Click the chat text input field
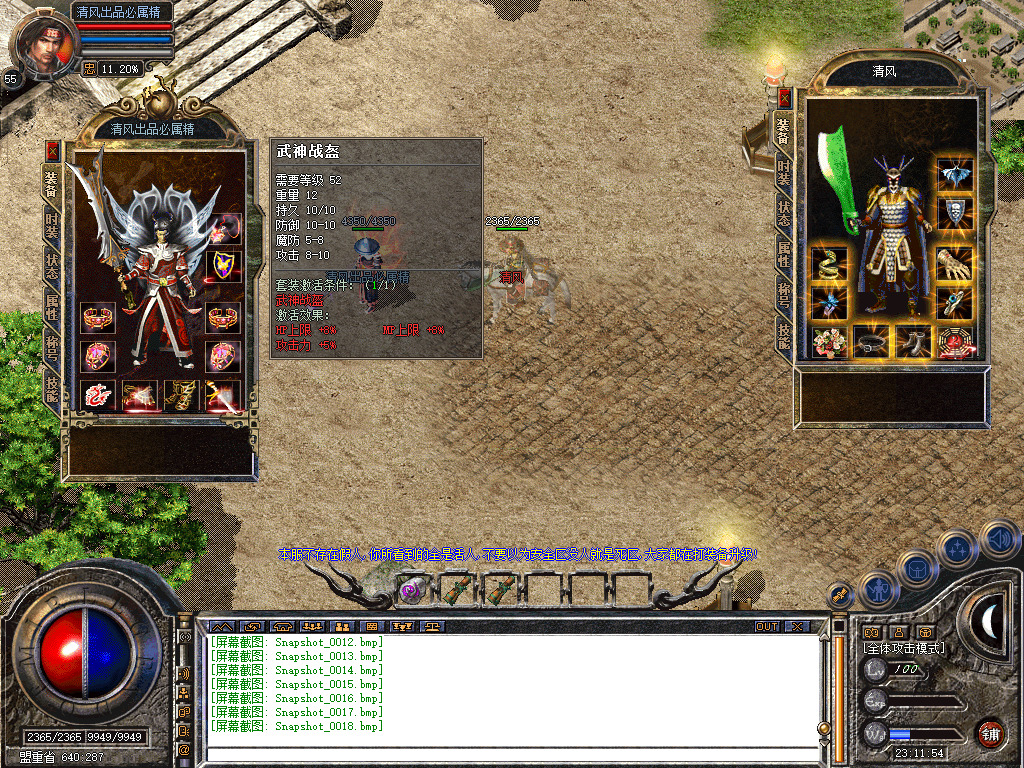The image size is (1024, 768). click(510, 754)
